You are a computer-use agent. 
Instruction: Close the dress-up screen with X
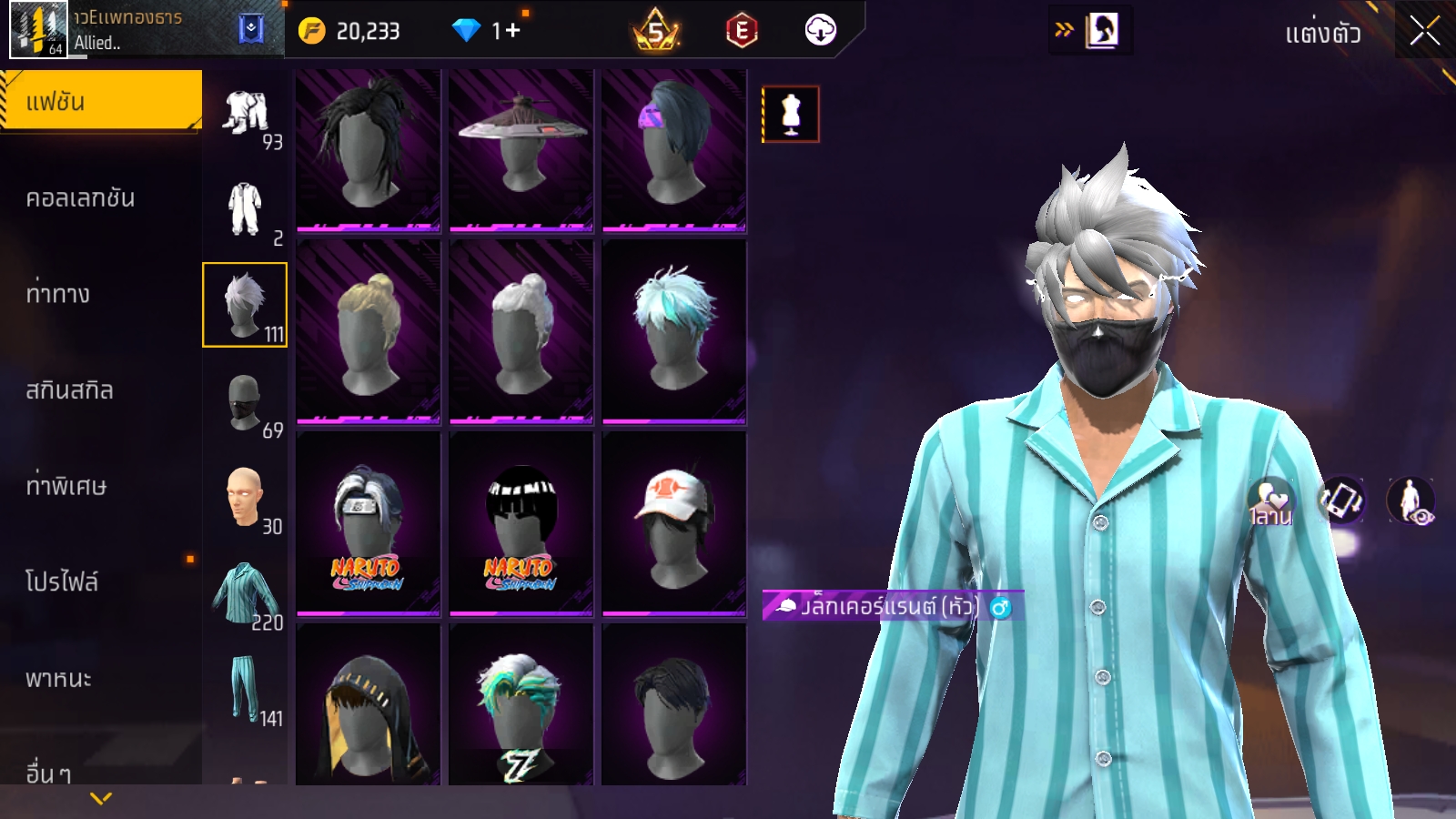click(x=1424, y=32)
